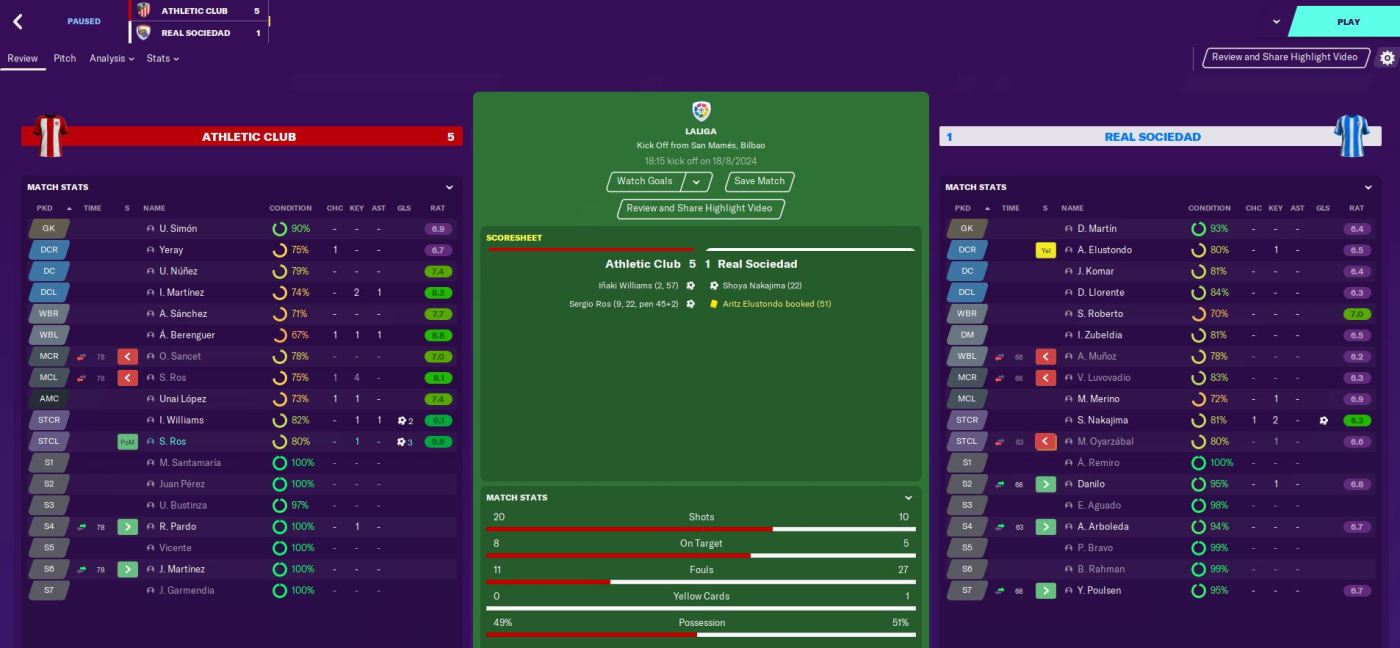The height and width of the screenshot is (648, 1400).
Task: Select player S. Nakajima row
Action: (1102, 420)
